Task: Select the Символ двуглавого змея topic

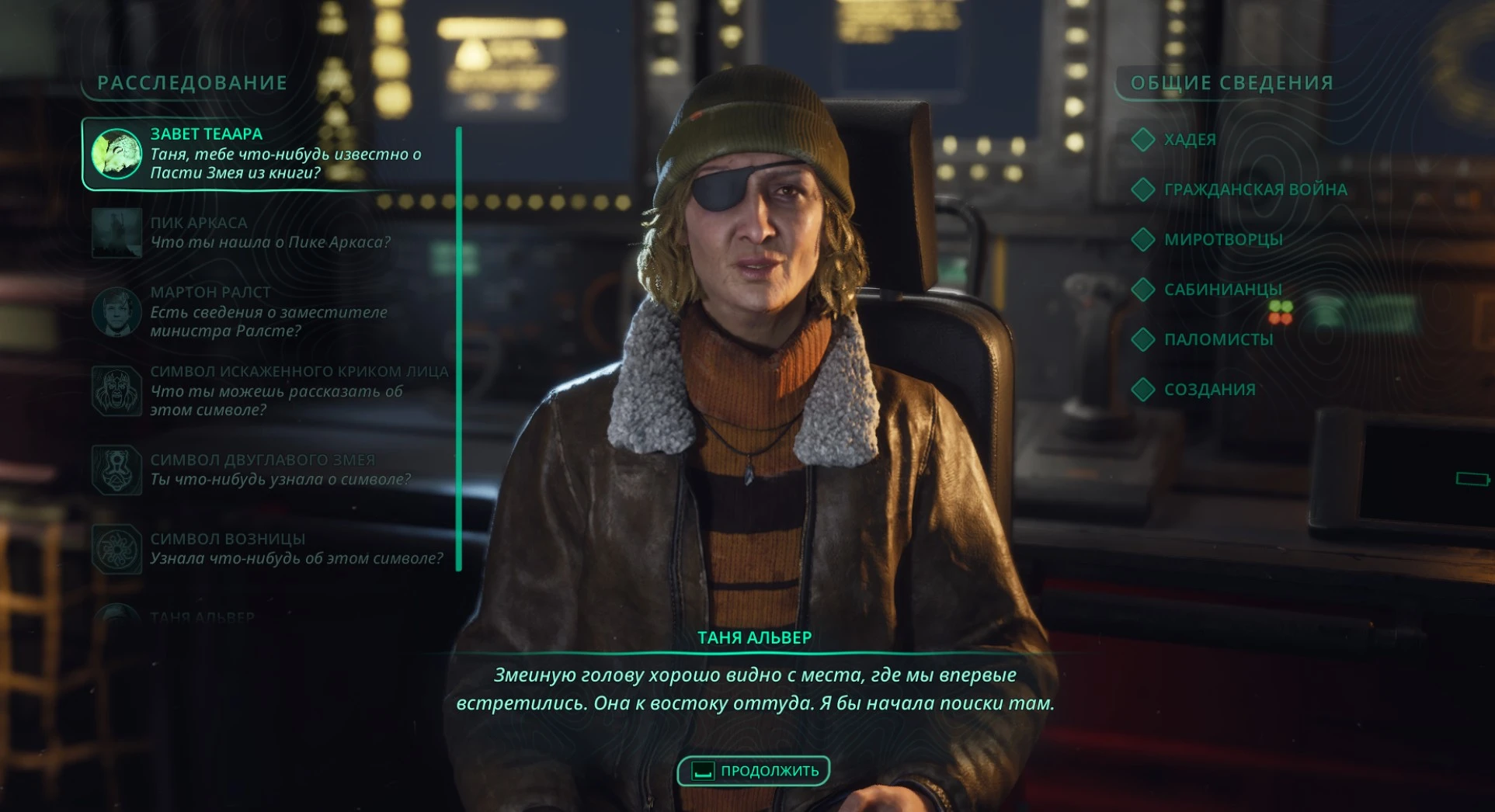Action: tap(264, 470)
